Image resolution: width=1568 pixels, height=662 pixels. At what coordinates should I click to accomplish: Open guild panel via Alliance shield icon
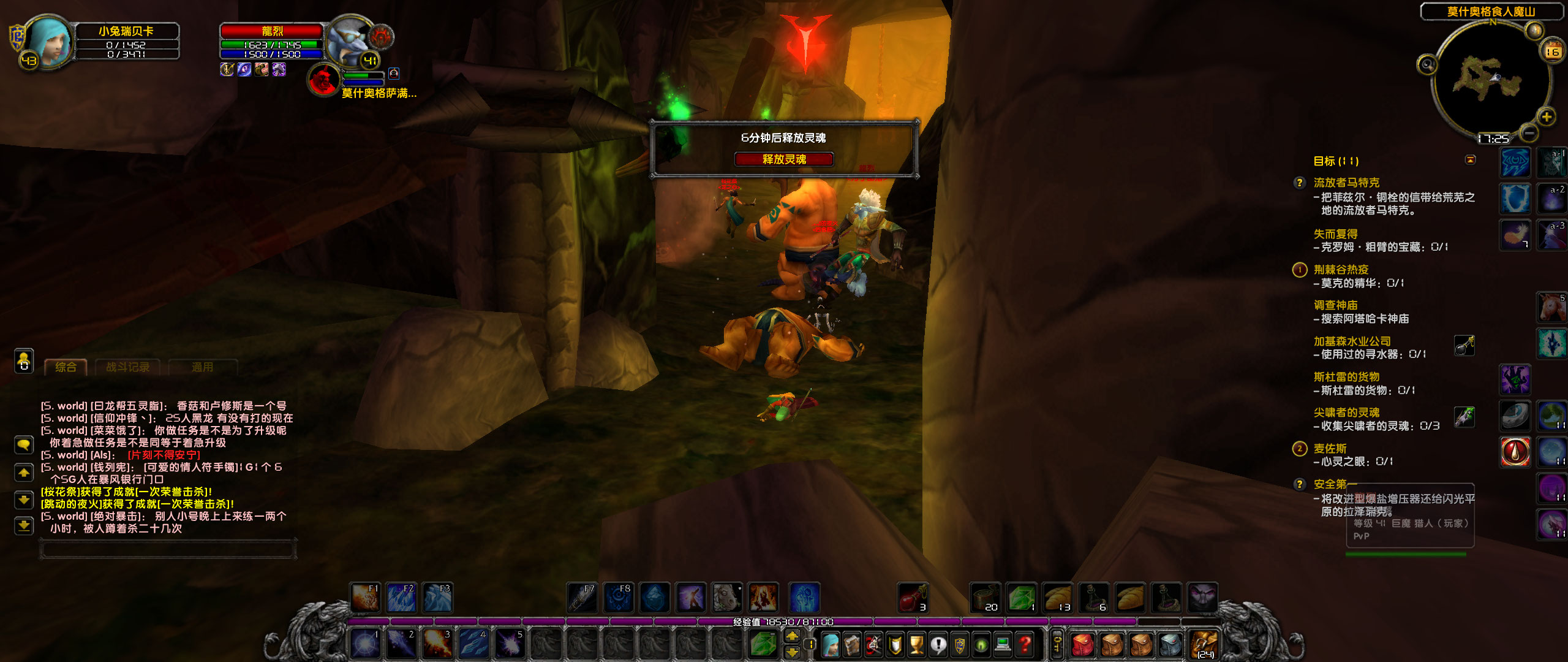[959, 644]
